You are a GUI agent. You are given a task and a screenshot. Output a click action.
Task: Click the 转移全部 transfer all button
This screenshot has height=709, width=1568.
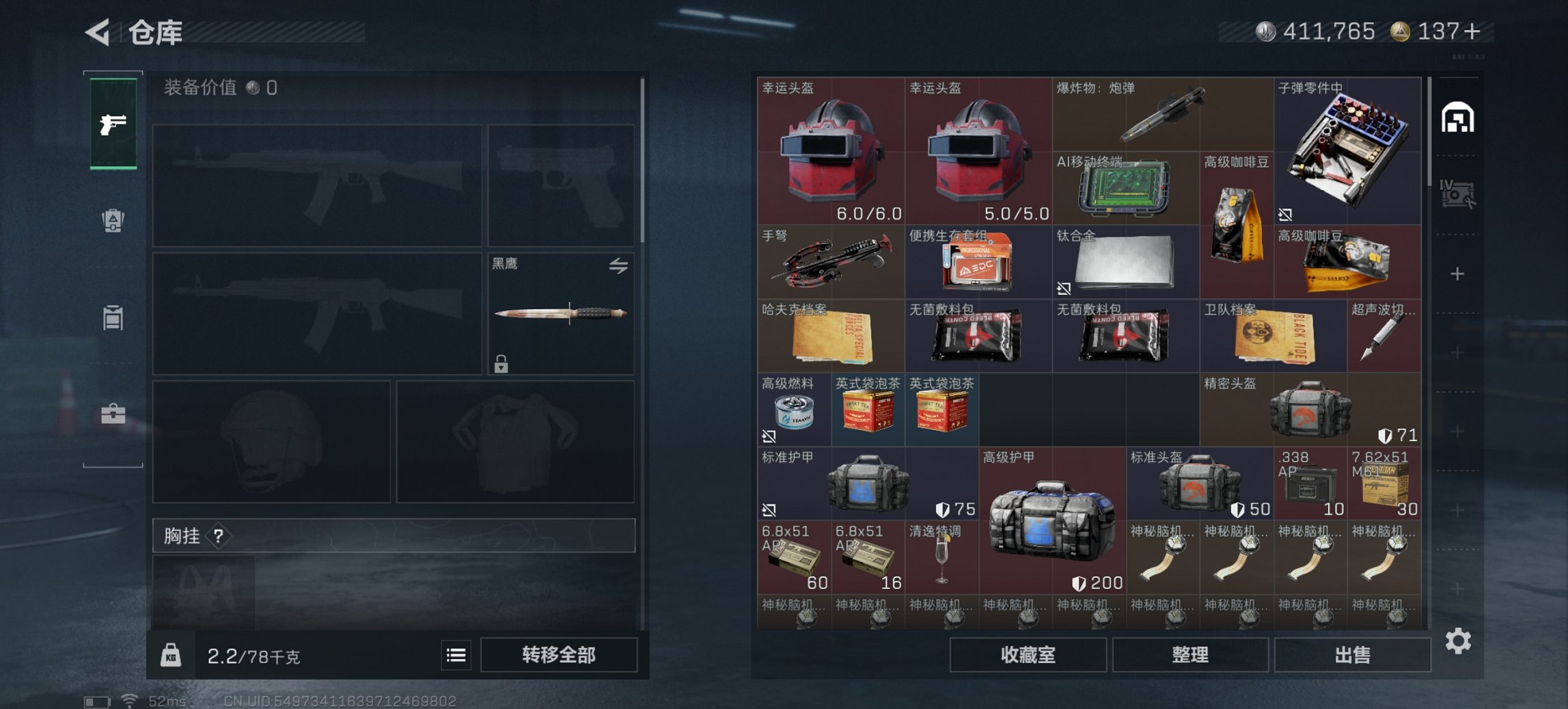click(558, 655)
